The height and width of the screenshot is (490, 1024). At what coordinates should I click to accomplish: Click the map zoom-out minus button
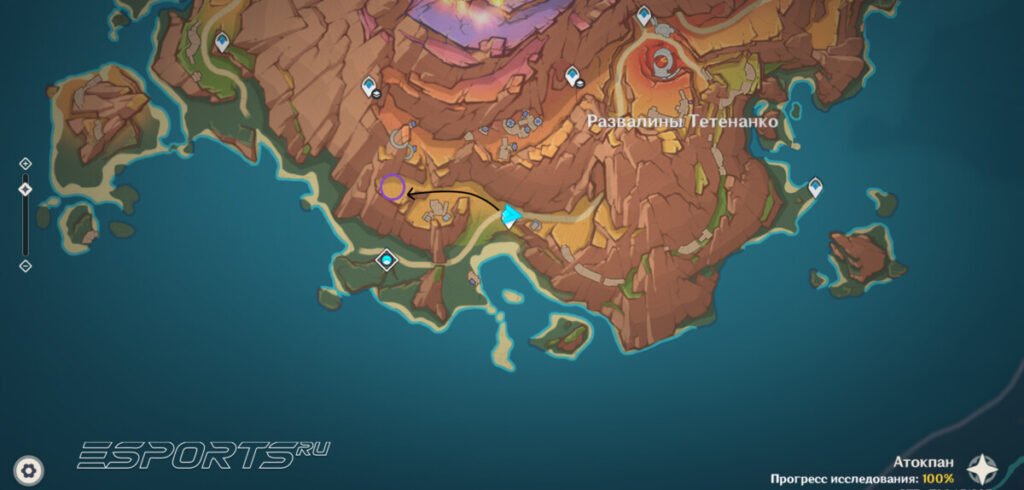coord(25,266)
